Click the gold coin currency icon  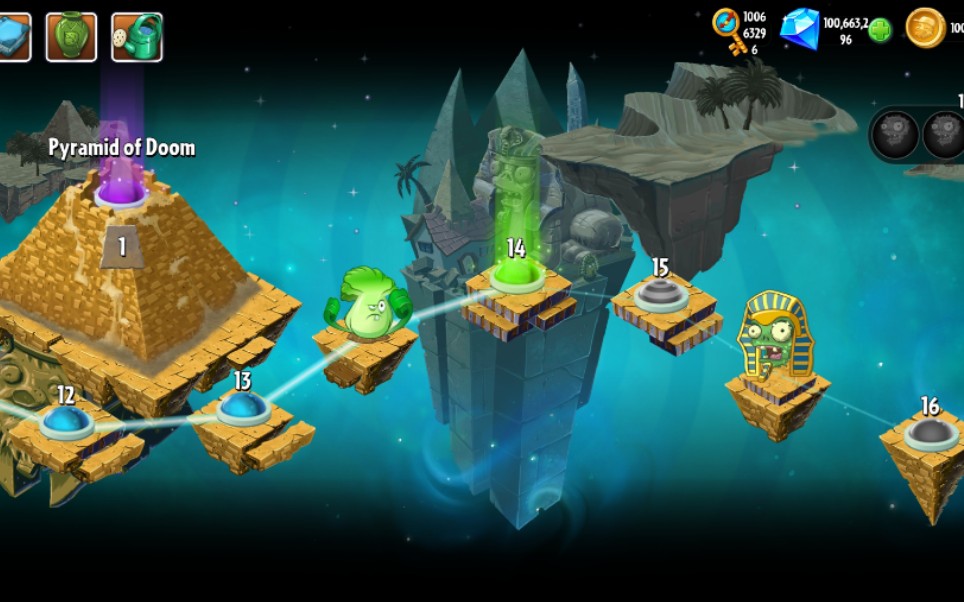pyautogui.click(x=925, y=28)
